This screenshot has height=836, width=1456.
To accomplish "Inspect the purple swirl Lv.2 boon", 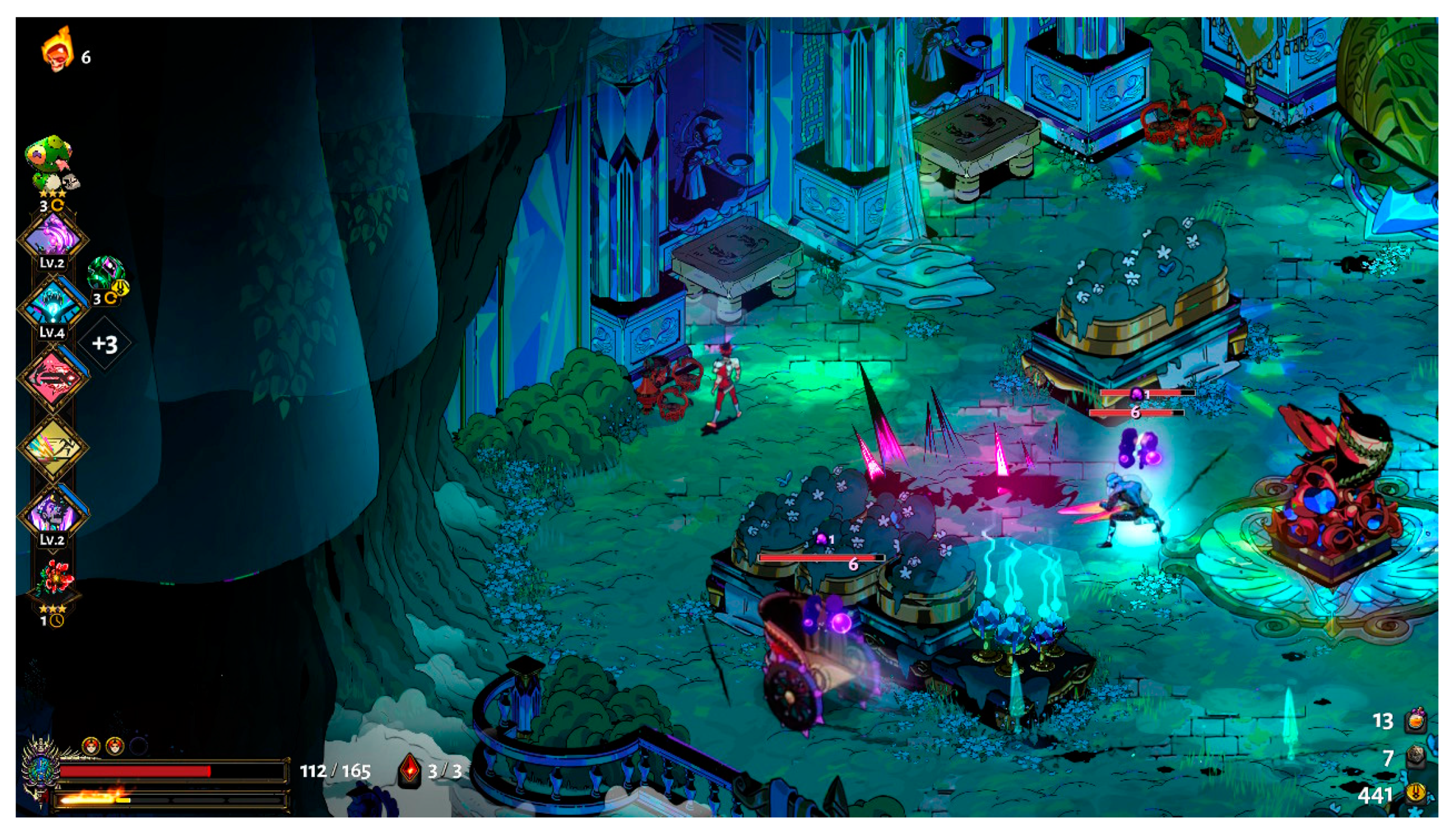I will point(53,236).
